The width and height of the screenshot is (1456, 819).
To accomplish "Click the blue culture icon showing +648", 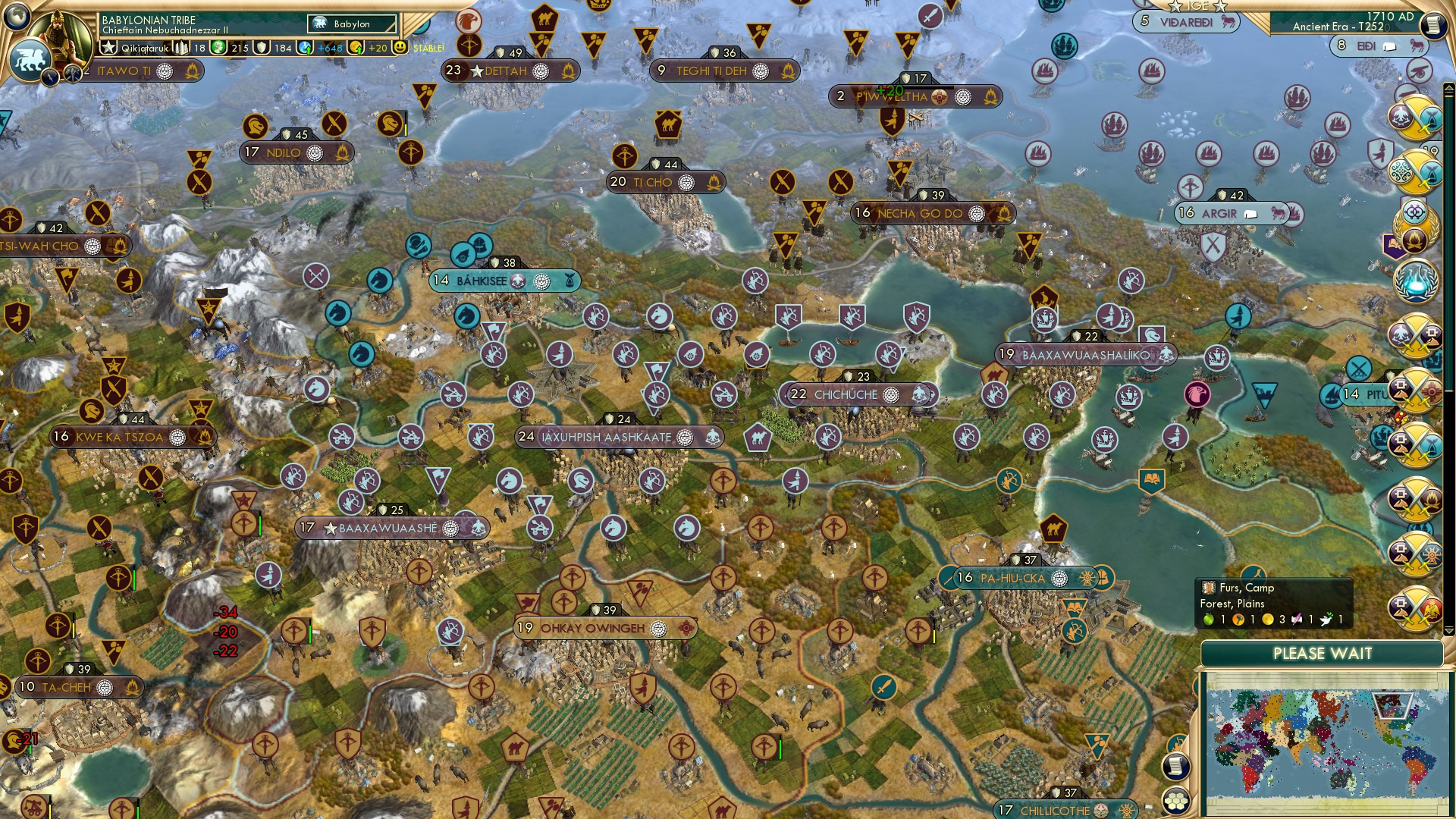I will [x=305, y=48].
